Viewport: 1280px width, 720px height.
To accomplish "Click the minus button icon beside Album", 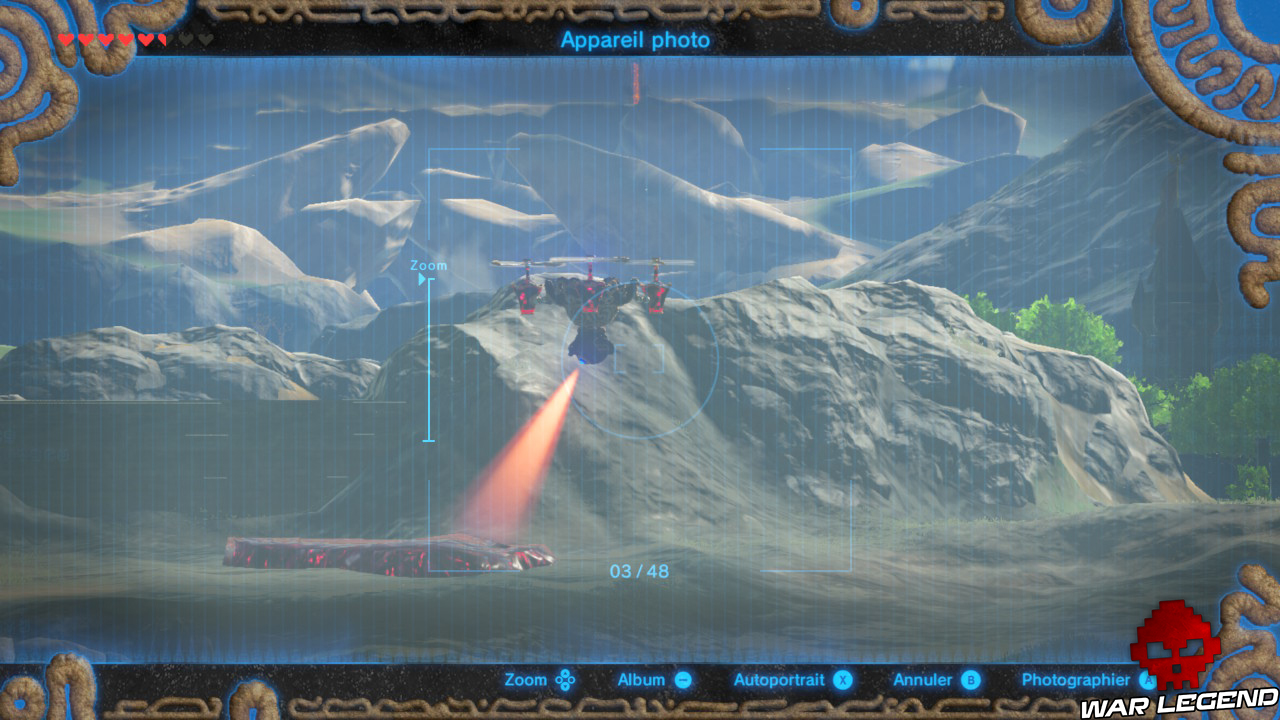I will click(x=683, y=679).
